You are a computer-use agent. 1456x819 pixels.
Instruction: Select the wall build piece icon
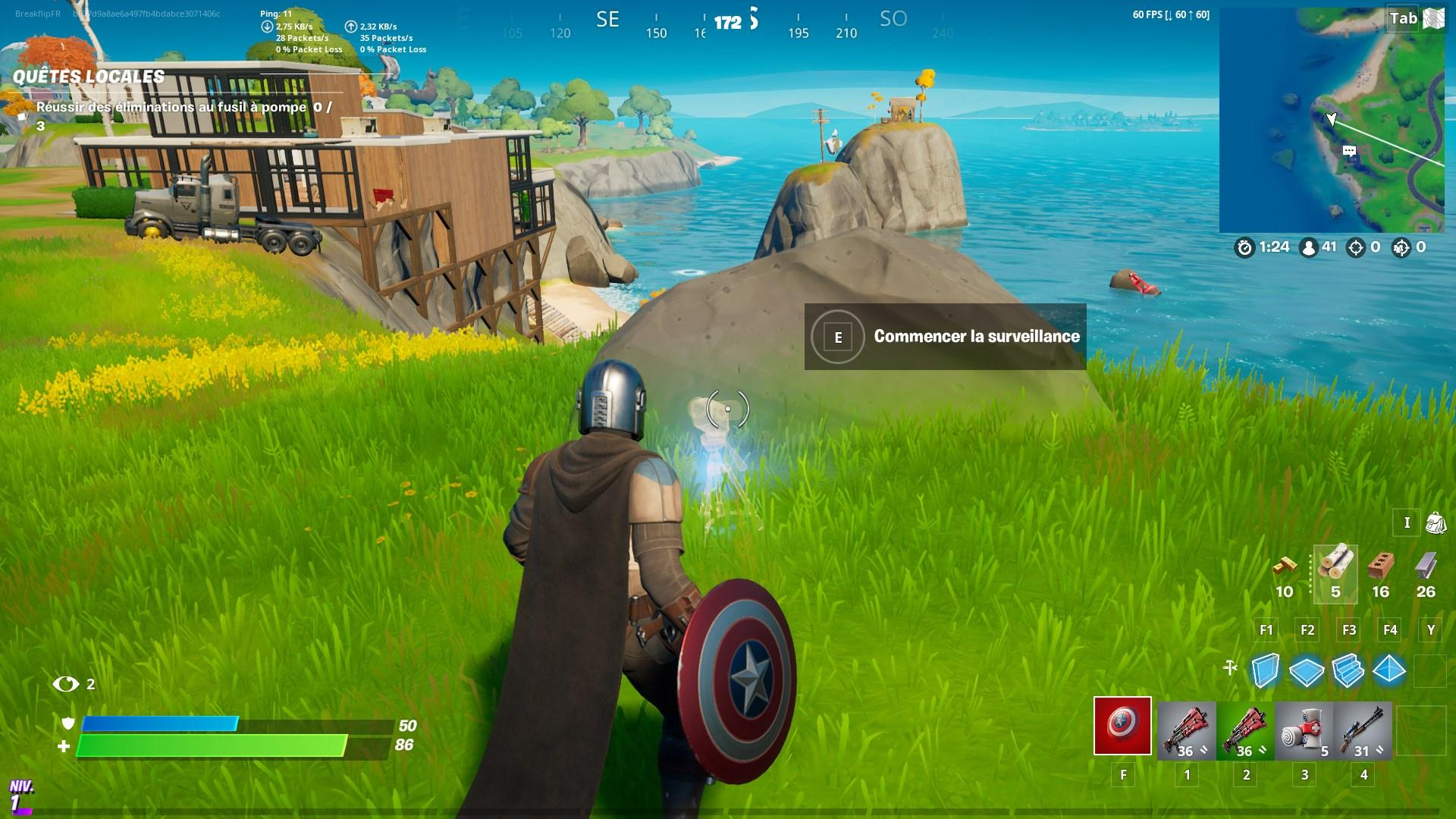(x=1265, y=670)
